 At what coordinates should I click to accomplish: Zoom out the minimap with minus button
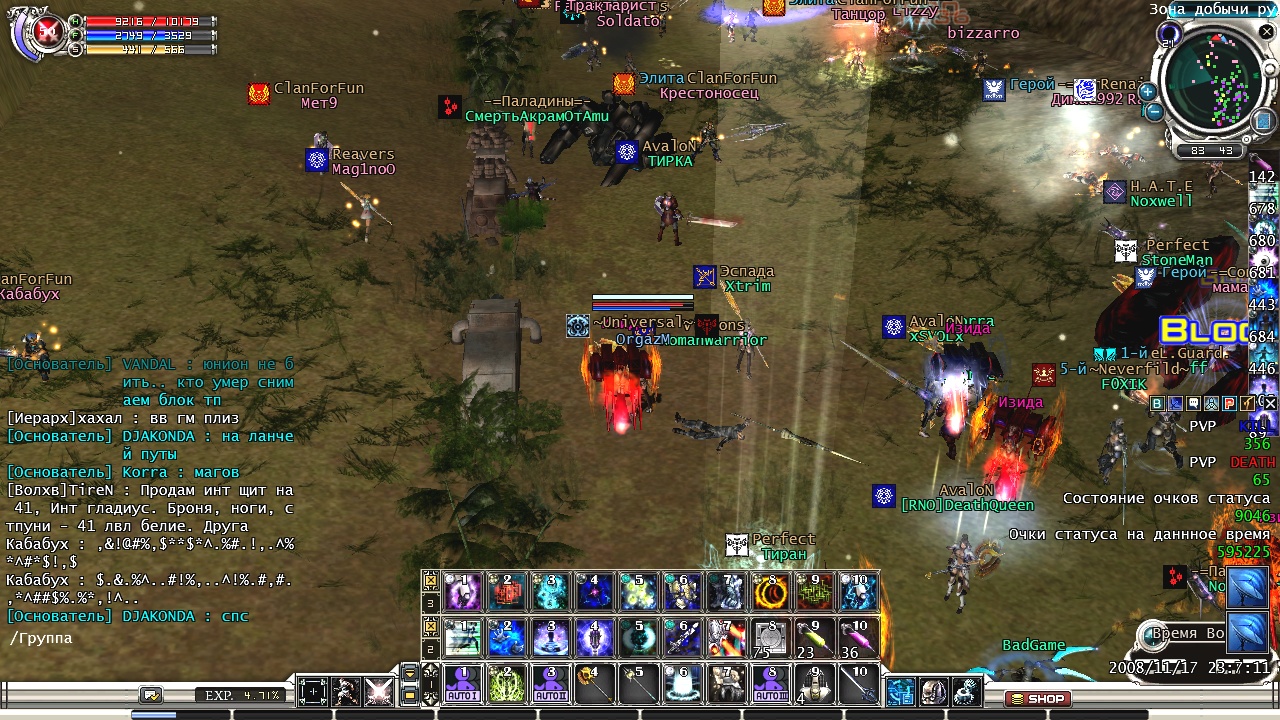pyautogui.click(x=1153, y=111)
